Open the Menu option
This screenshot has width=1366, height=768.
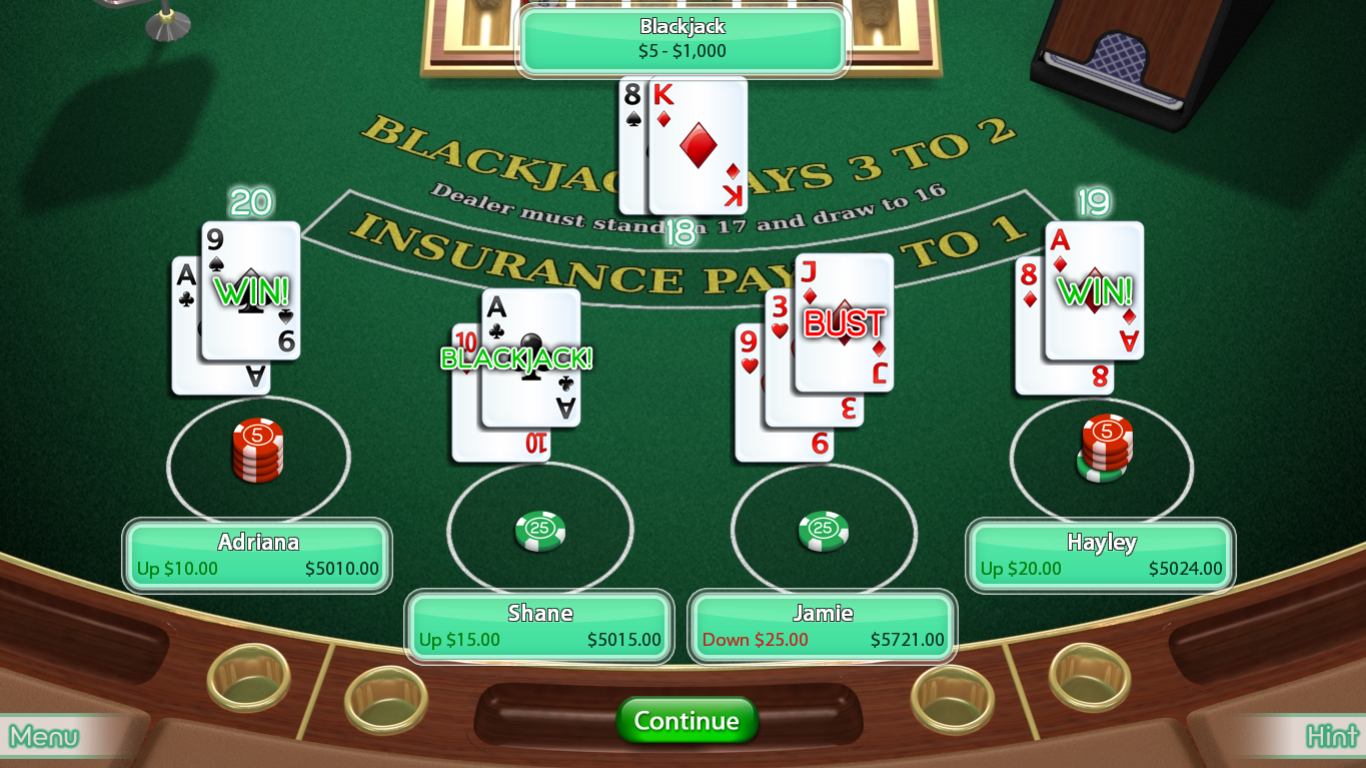point(42,737)
